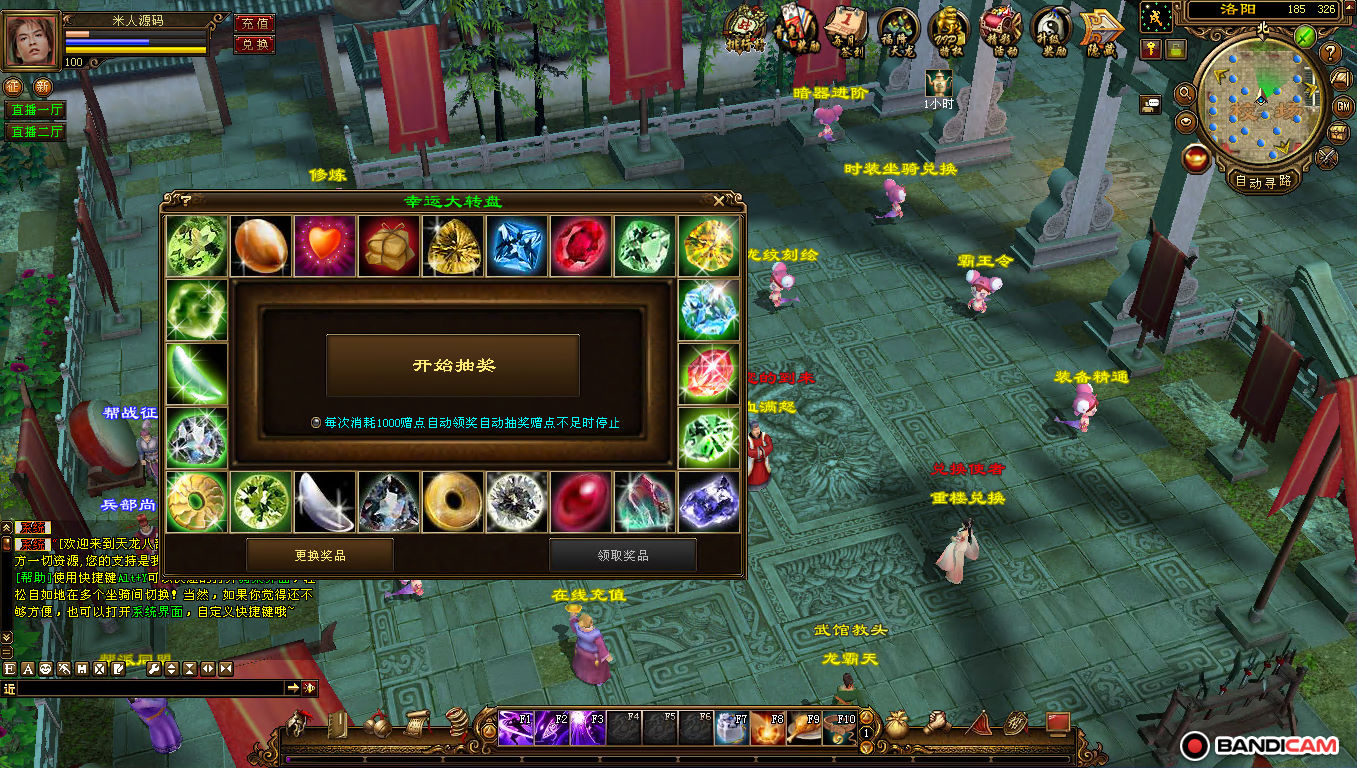1357x768 pixels.
Task: Start the lucky wheel draw (开始抽奖)
Action: pyautogui.click(x=453, y=365)
